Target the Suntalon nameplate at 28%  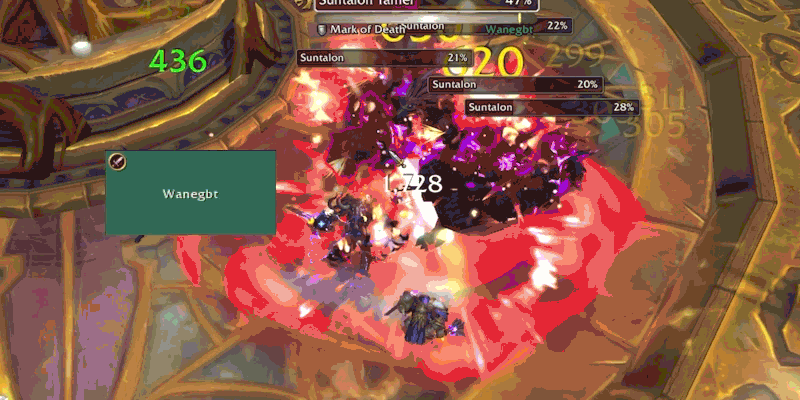click(551, 107)
